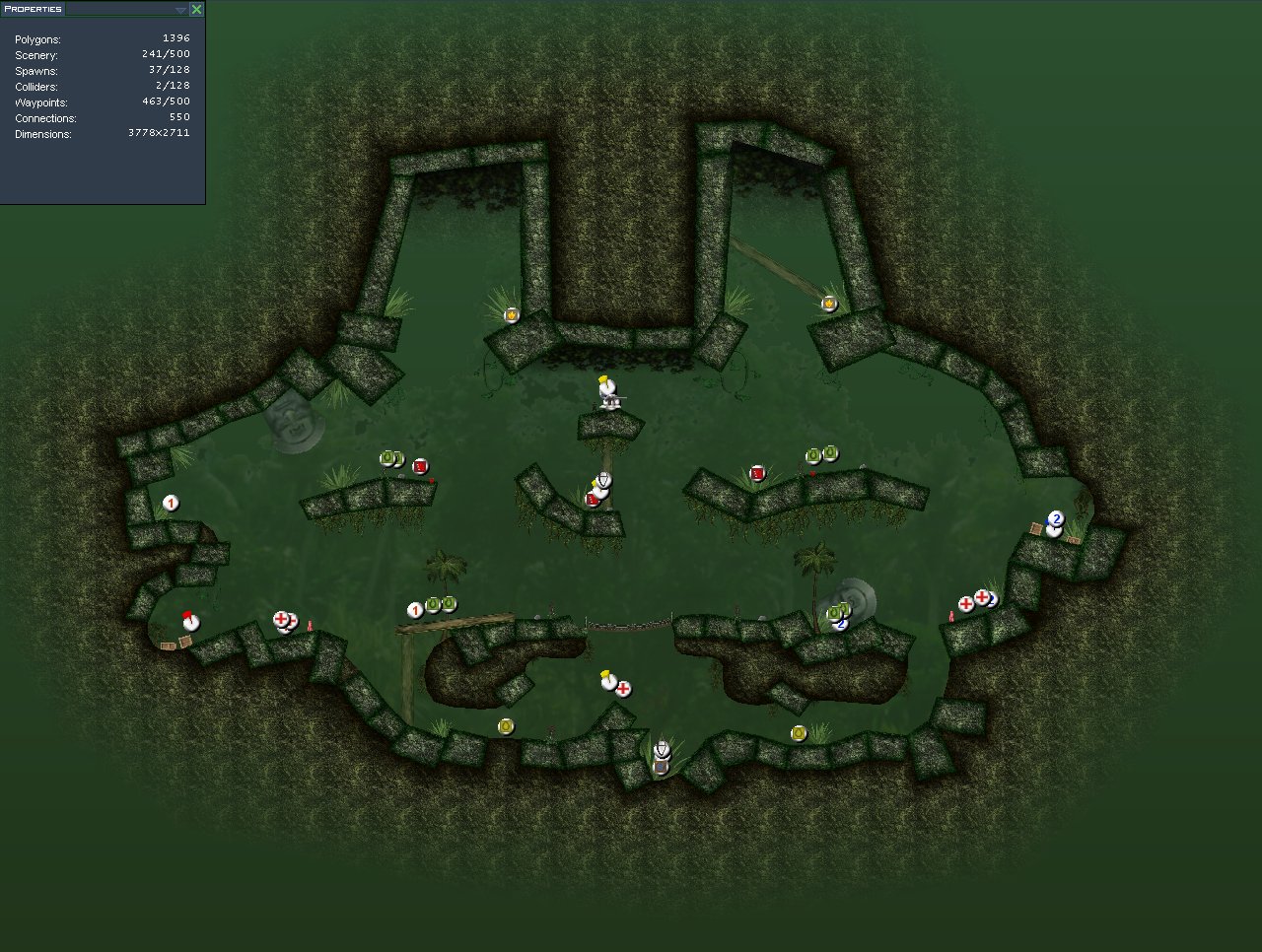Image resolution: width=1262 pixels, height=952 pixels.
Task: Collapse the Properties panel with the arrow
Action: 180,10
